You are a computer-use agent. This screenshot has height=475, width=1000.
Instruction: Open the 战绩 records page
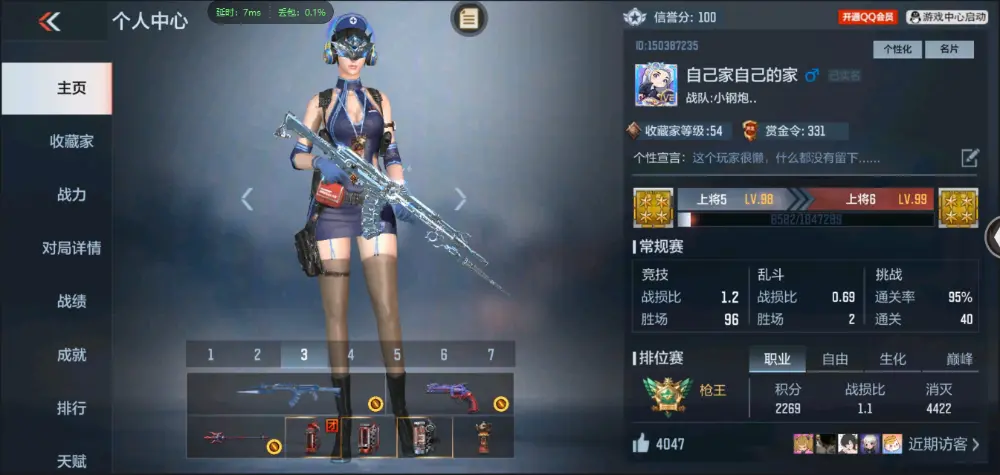[71, 301]
